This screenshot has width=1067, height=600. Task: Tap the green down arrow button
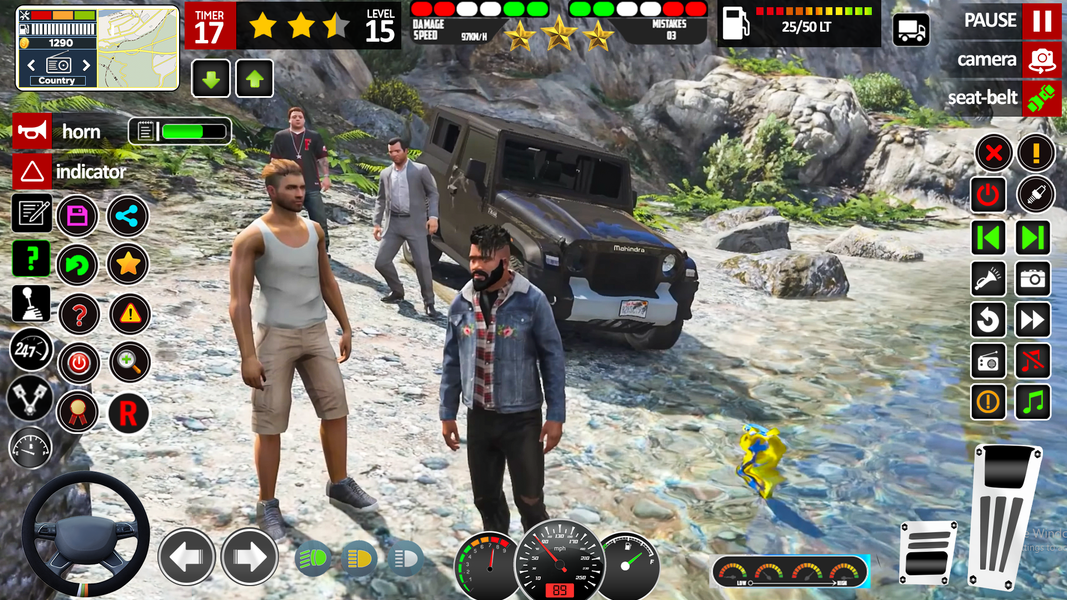pos(210,78)
